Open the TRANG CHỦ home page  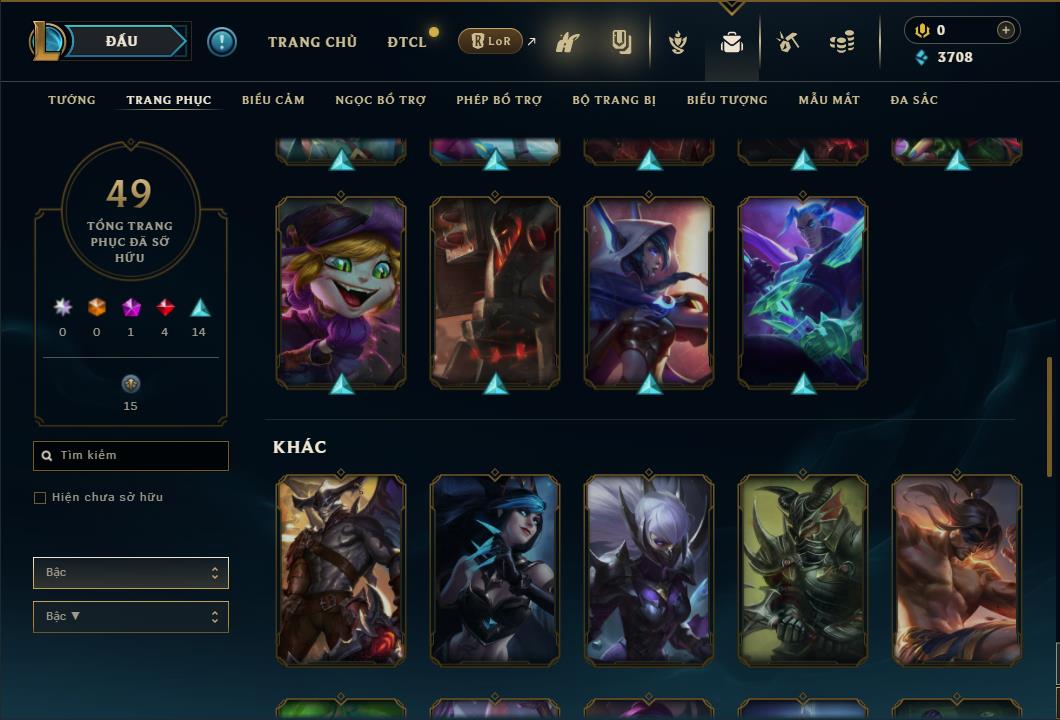312,42
